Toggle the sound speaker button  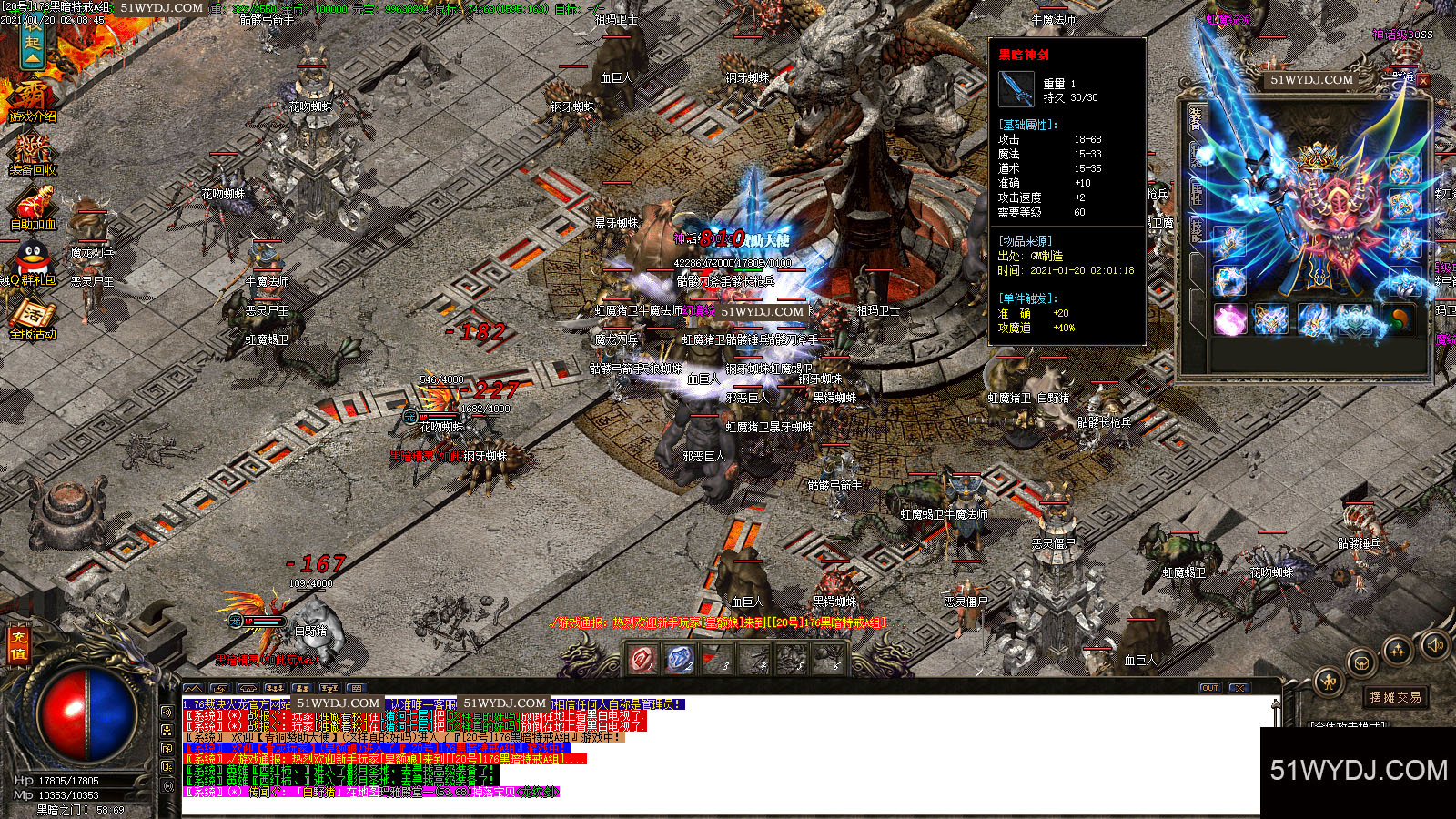coord(1435,645)
